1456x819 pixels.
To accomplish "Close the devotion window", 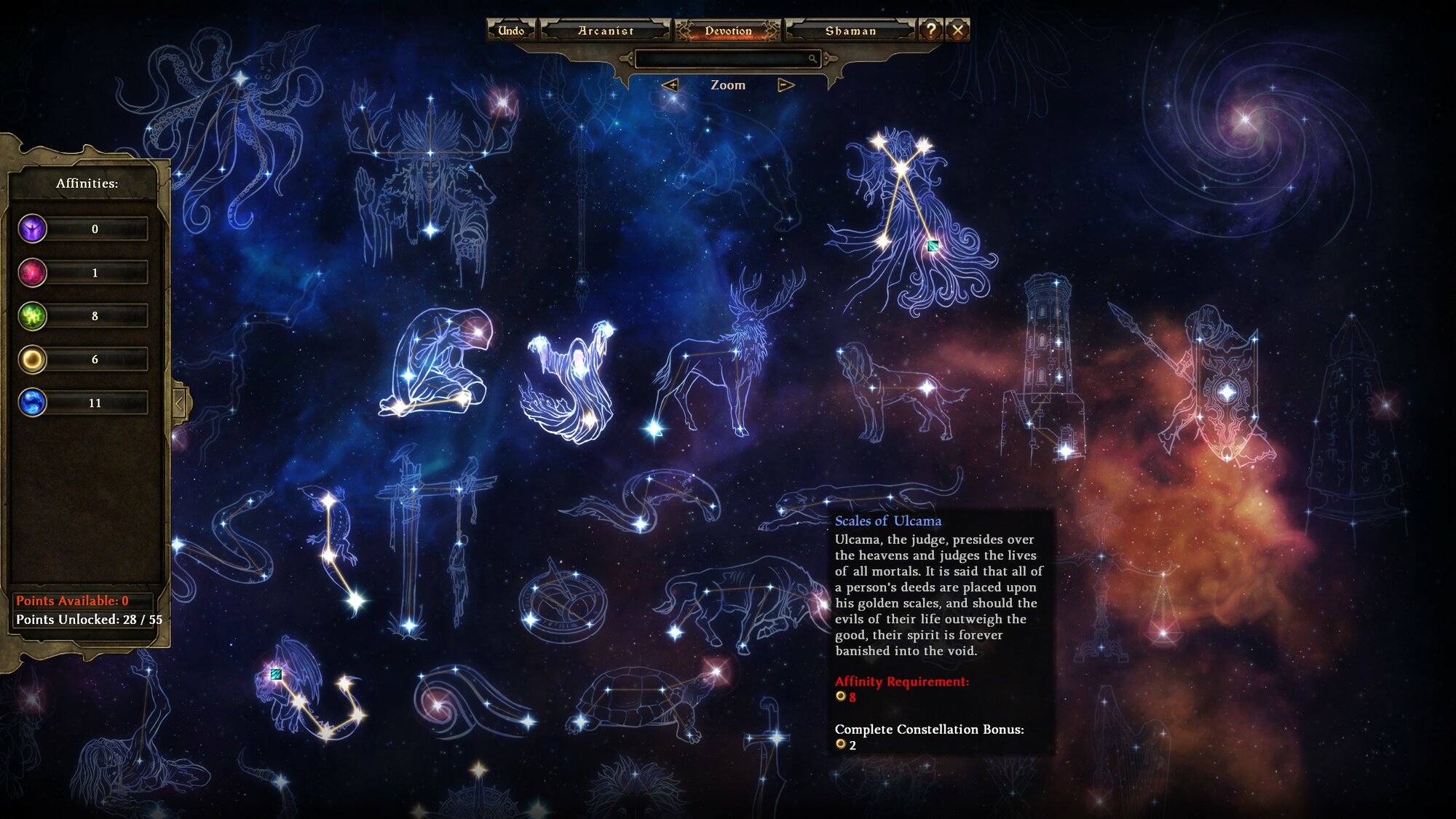I will click(x=957, y=31).
